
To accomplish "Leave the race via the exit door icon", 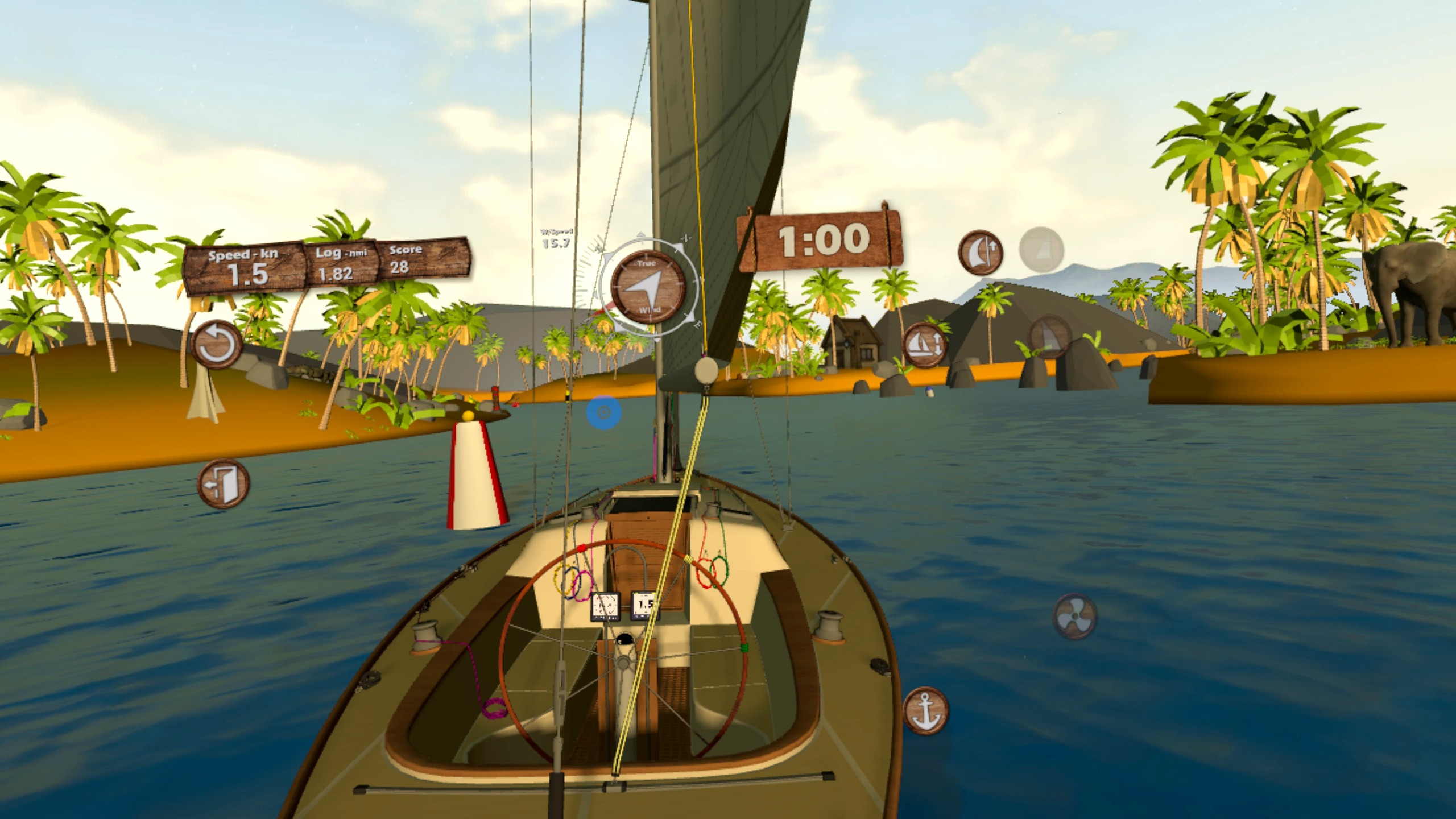I will click(224, 484).
